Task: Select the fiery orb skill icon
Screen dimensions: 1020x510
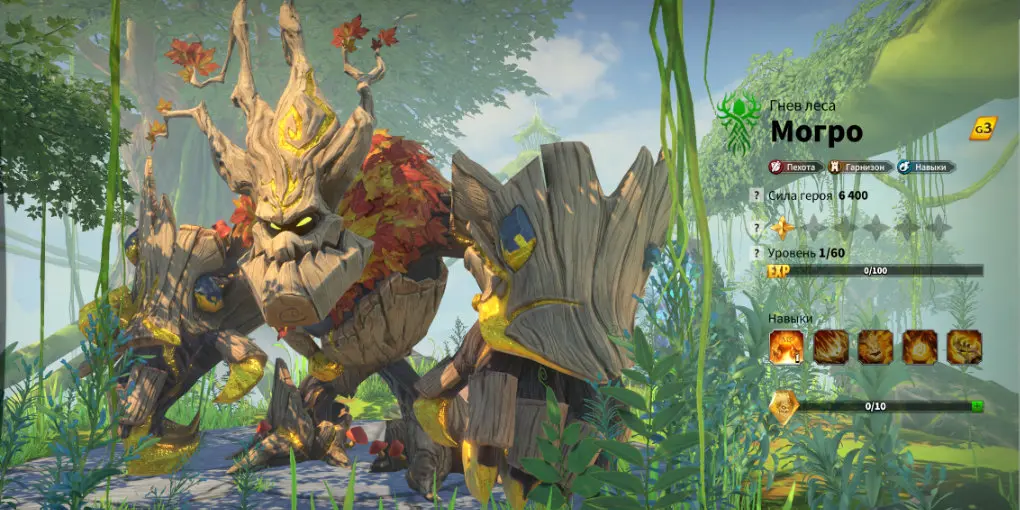Action: click(x=920, y=347)
